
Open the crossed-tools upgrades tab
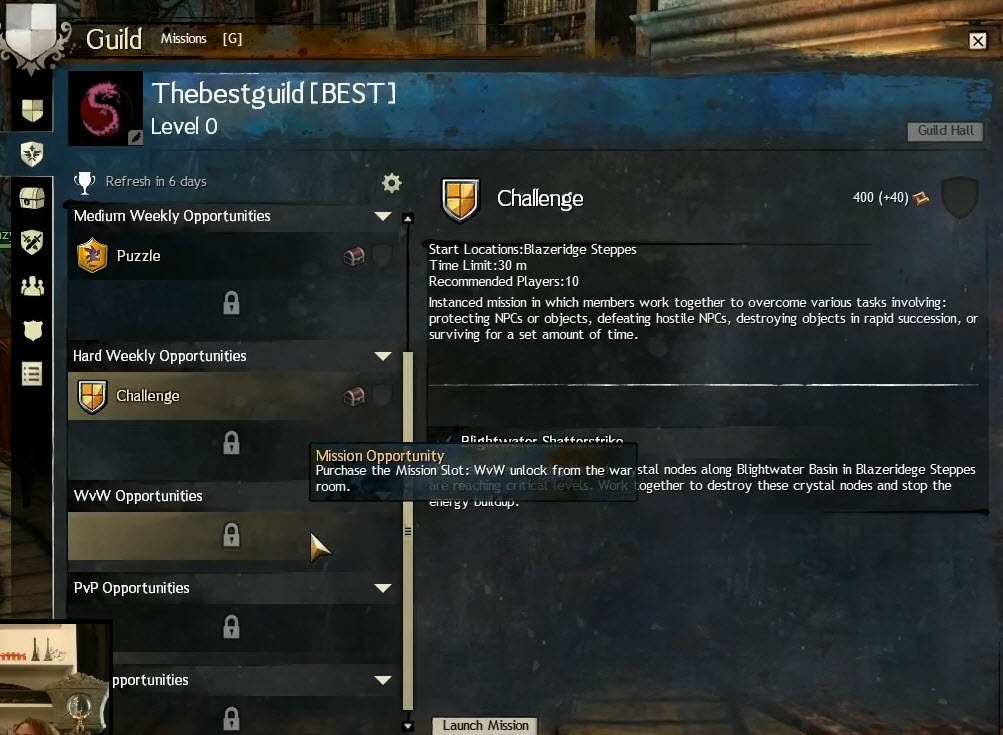click(x=32, y=242)
